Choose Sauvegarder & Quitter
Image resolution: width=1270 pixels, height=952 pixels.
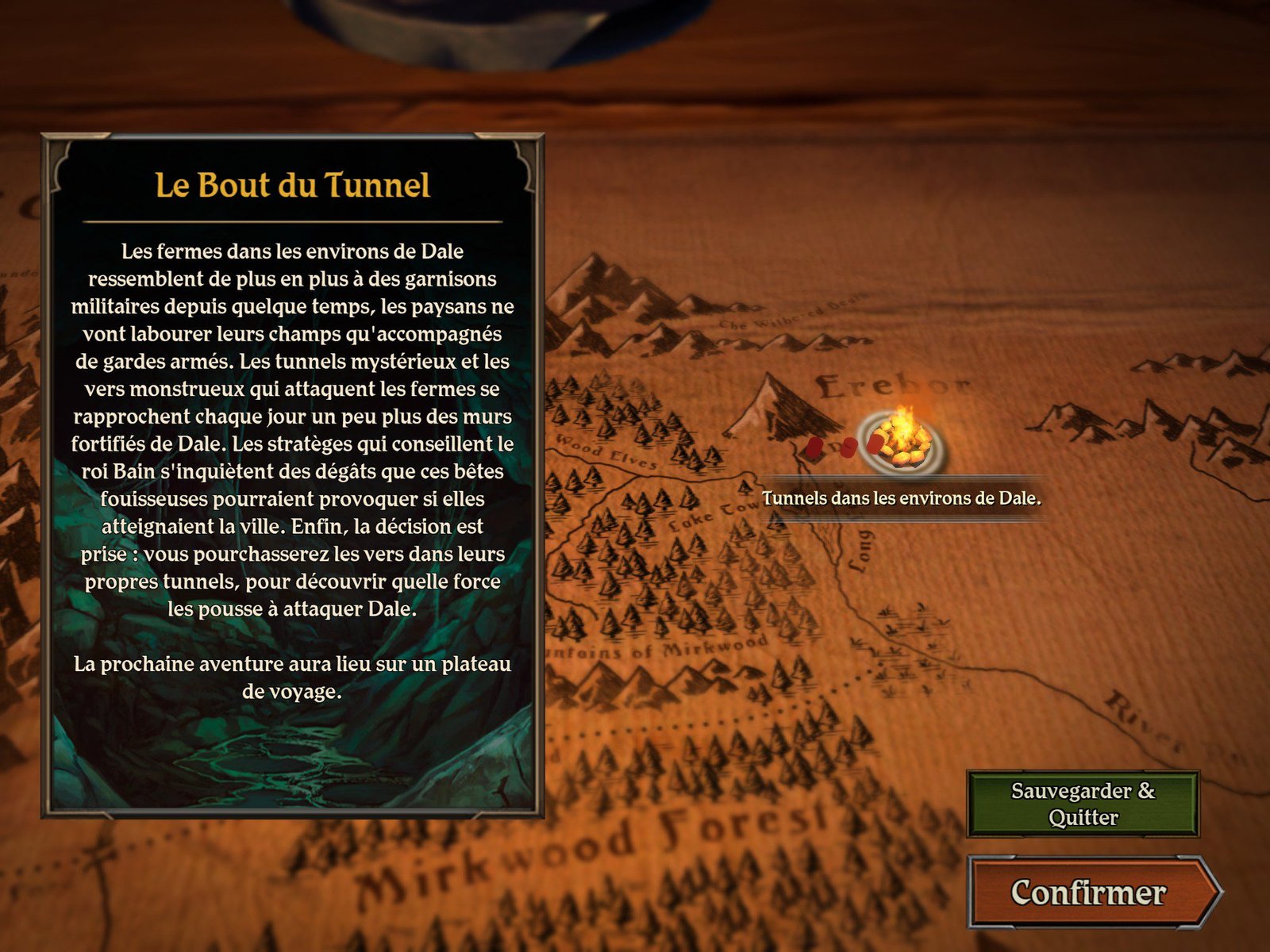pyautogui.click(x=1083, y=804)
